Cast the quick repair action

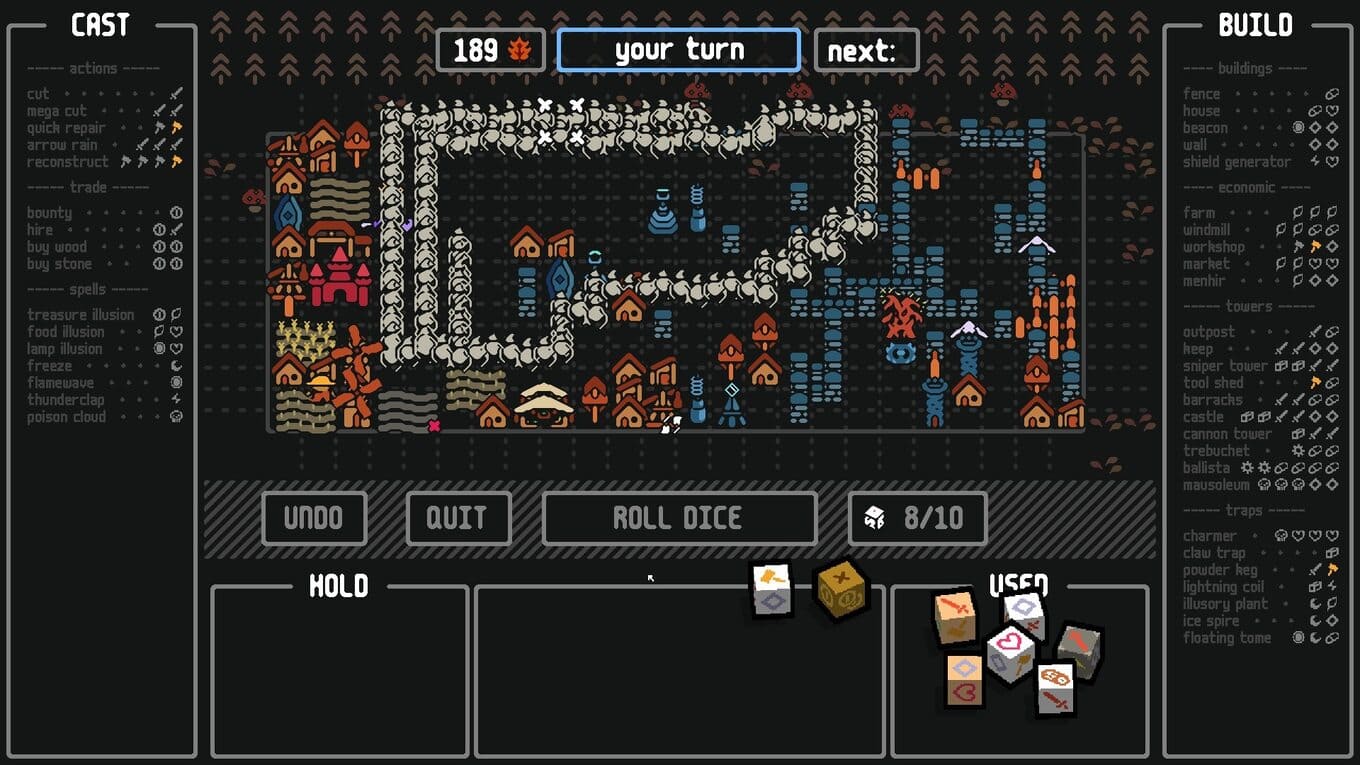tap(66, 128)
